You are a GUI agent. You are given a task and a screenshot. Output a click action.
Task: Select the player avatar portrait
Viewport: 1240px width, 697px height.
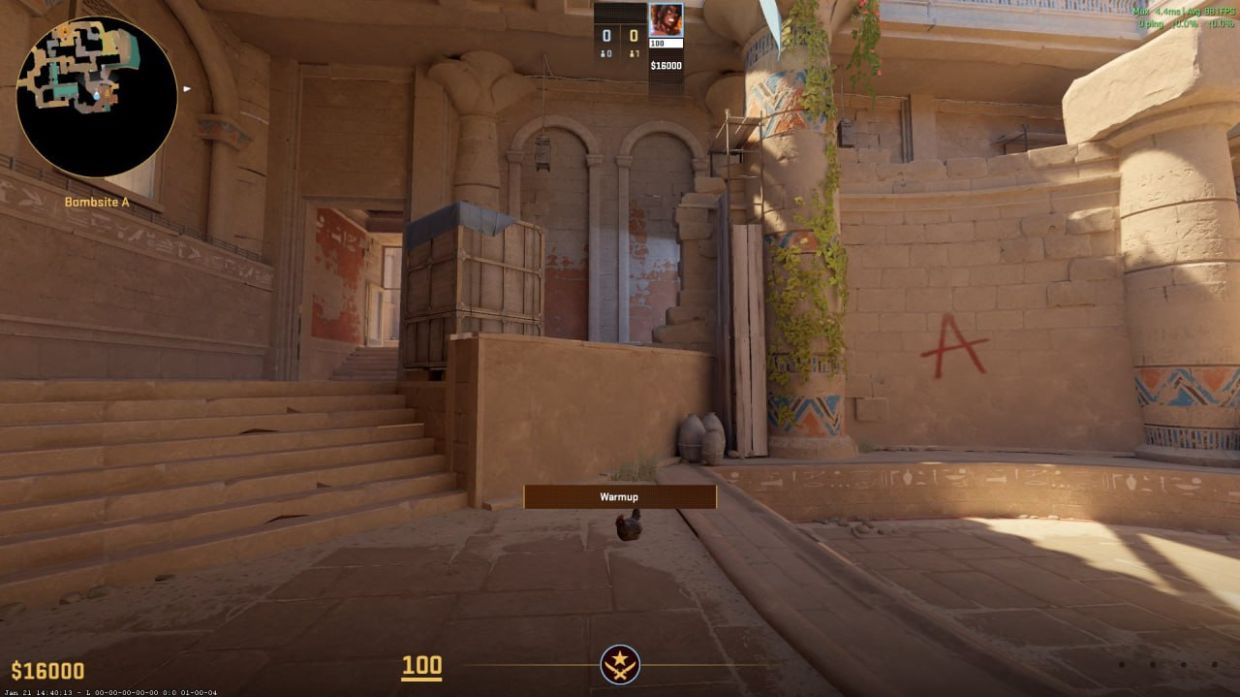665,20
